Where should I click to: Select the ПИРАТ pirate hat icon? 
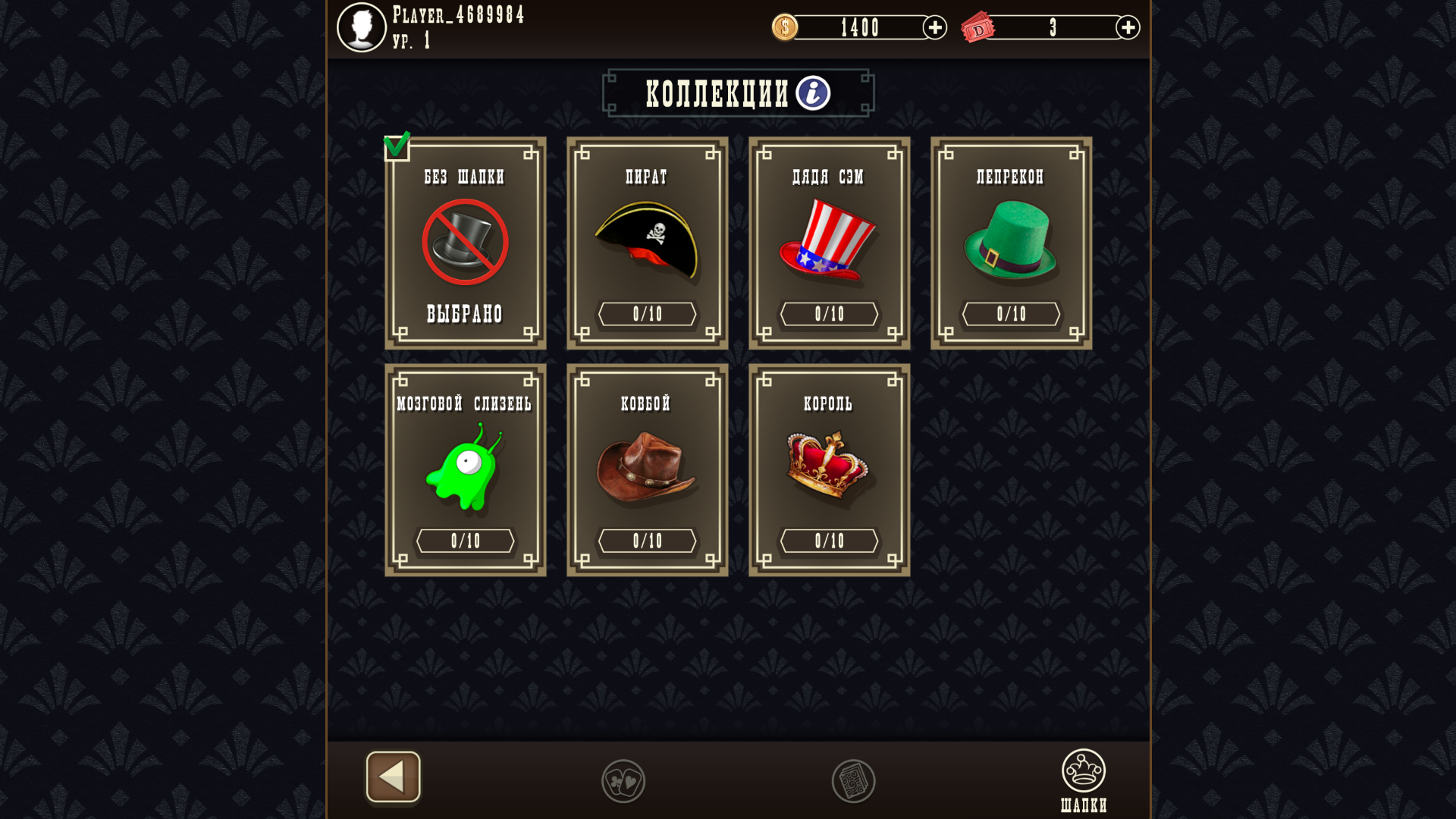(x=648, y=239)
